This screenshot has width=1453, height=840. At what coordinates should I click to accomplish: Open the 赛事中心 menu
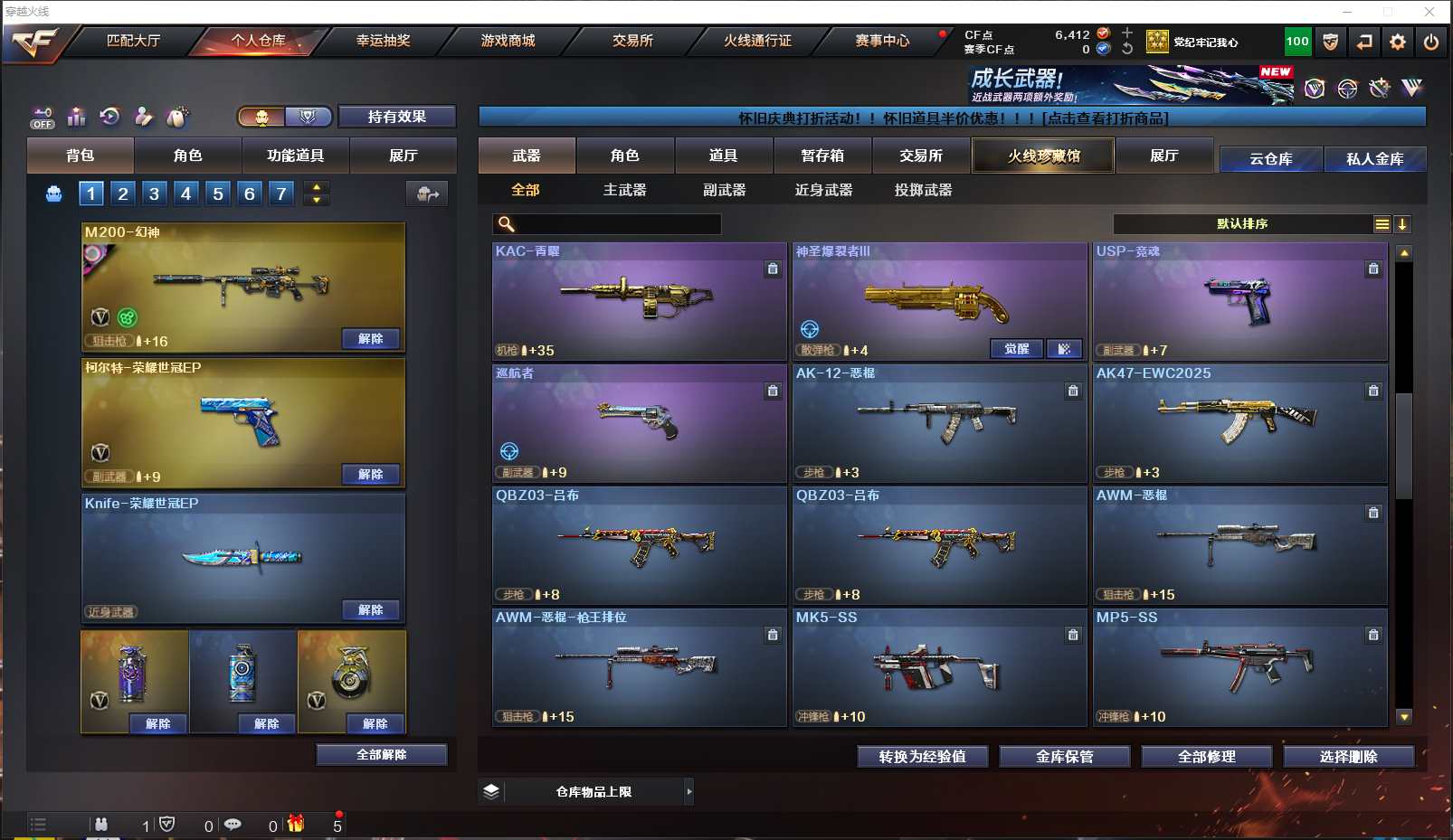click(x=882, y=41)
